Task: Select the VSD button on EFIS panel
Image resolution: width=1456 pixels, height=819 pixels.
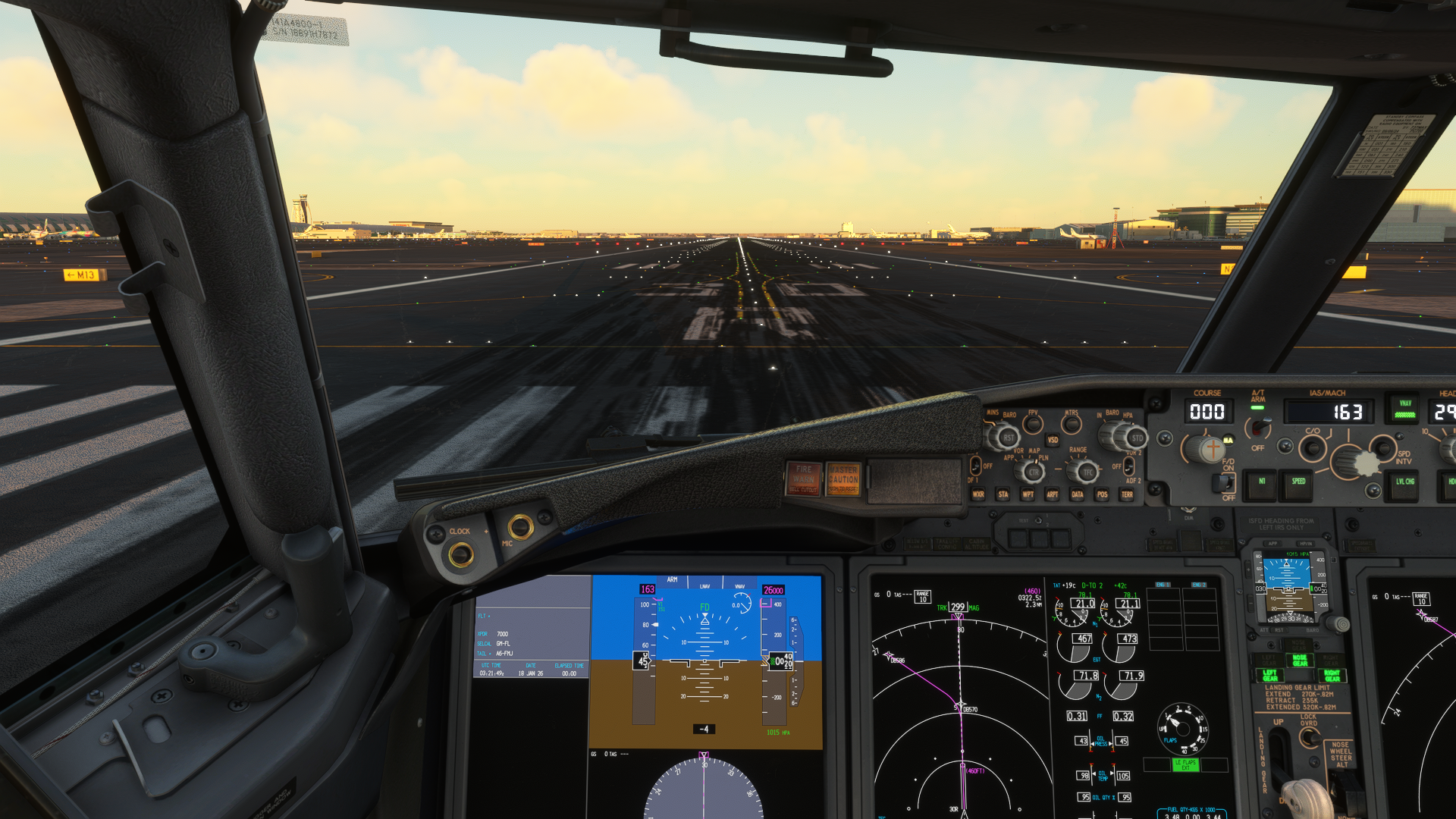Action: 1053,440
